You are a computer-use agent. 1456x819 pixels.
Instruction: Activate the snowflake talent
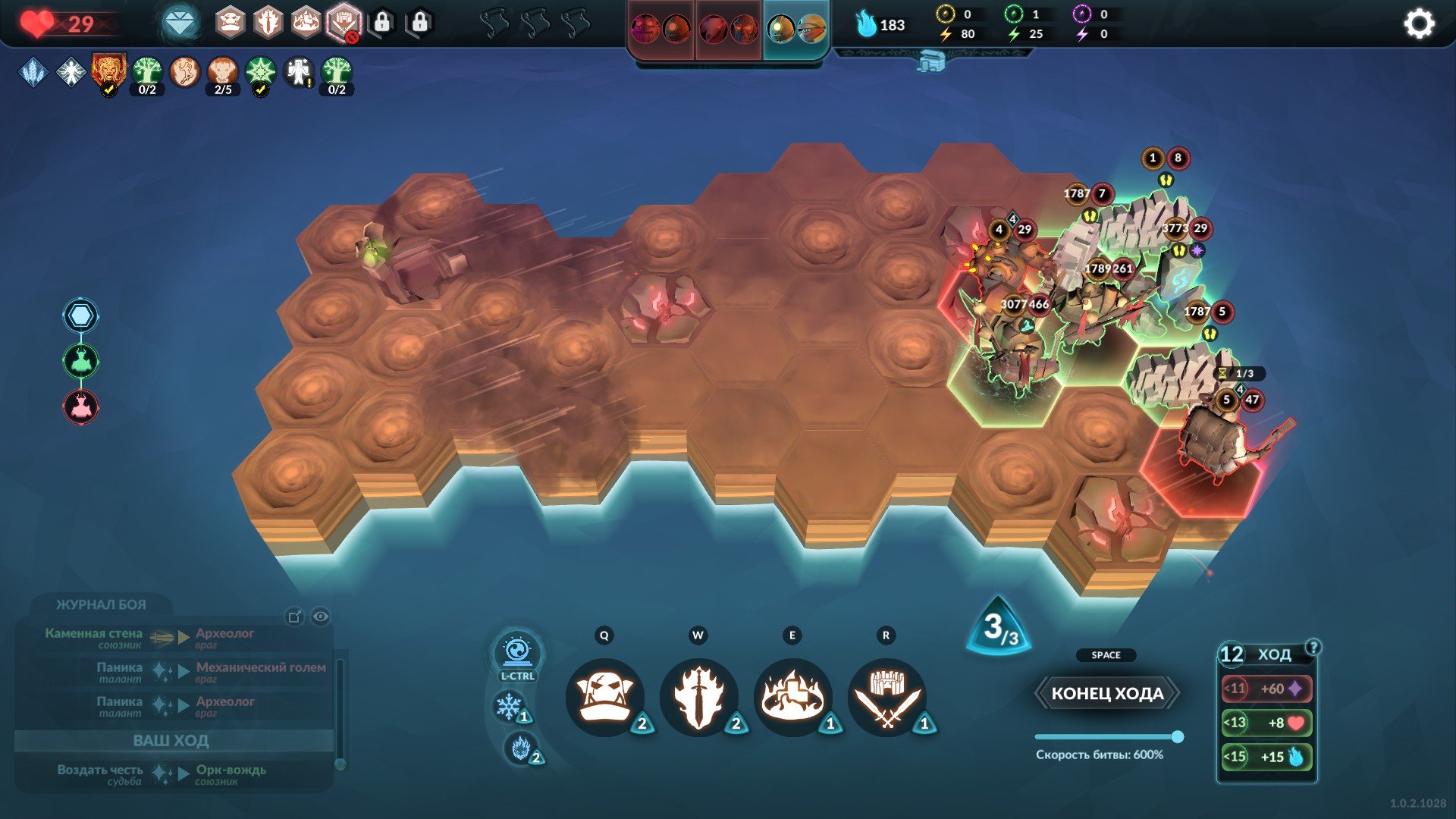click(x=508, y=706)
